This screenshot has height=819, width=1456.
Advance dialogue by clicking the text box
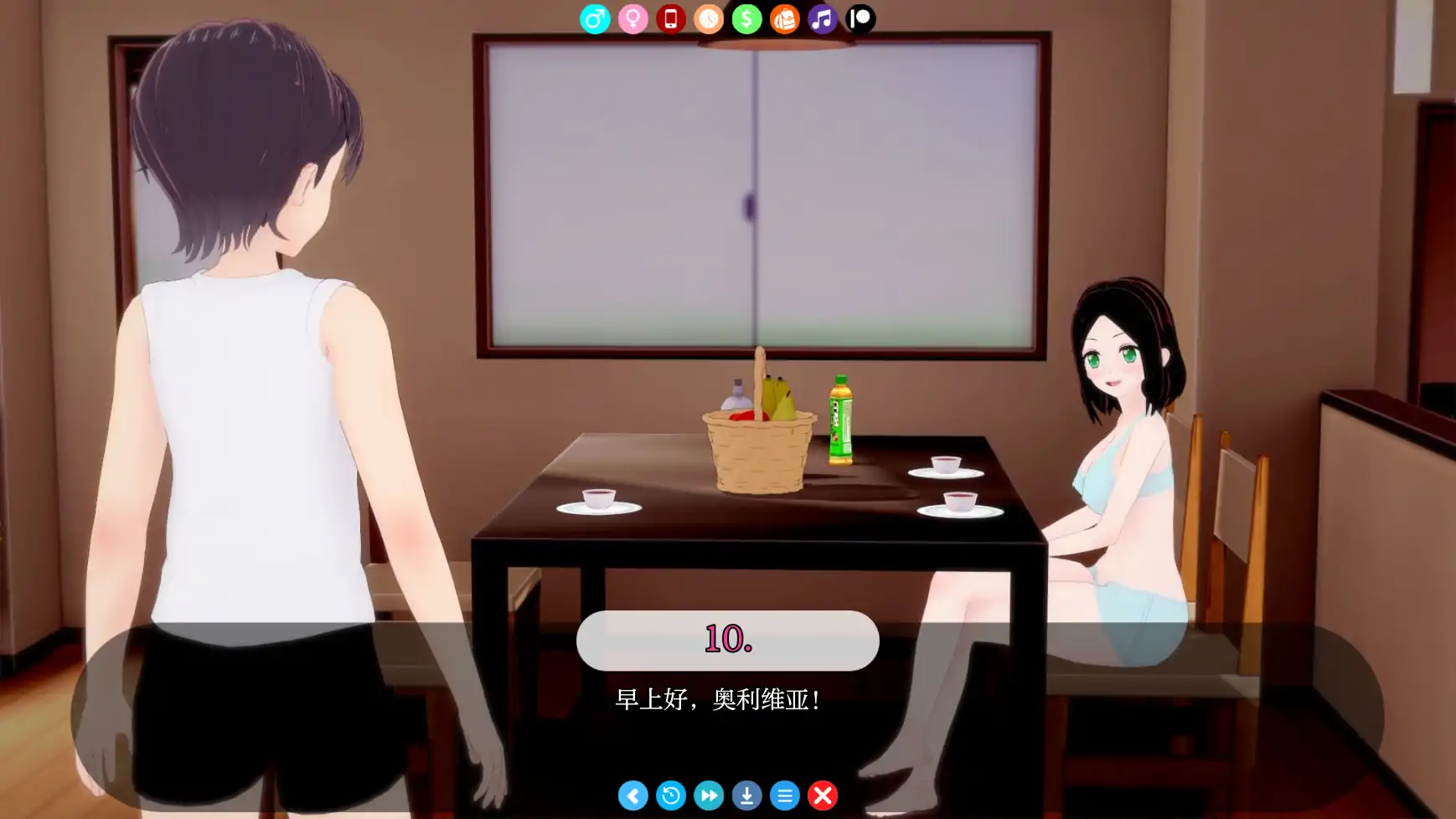click(728, 702)
